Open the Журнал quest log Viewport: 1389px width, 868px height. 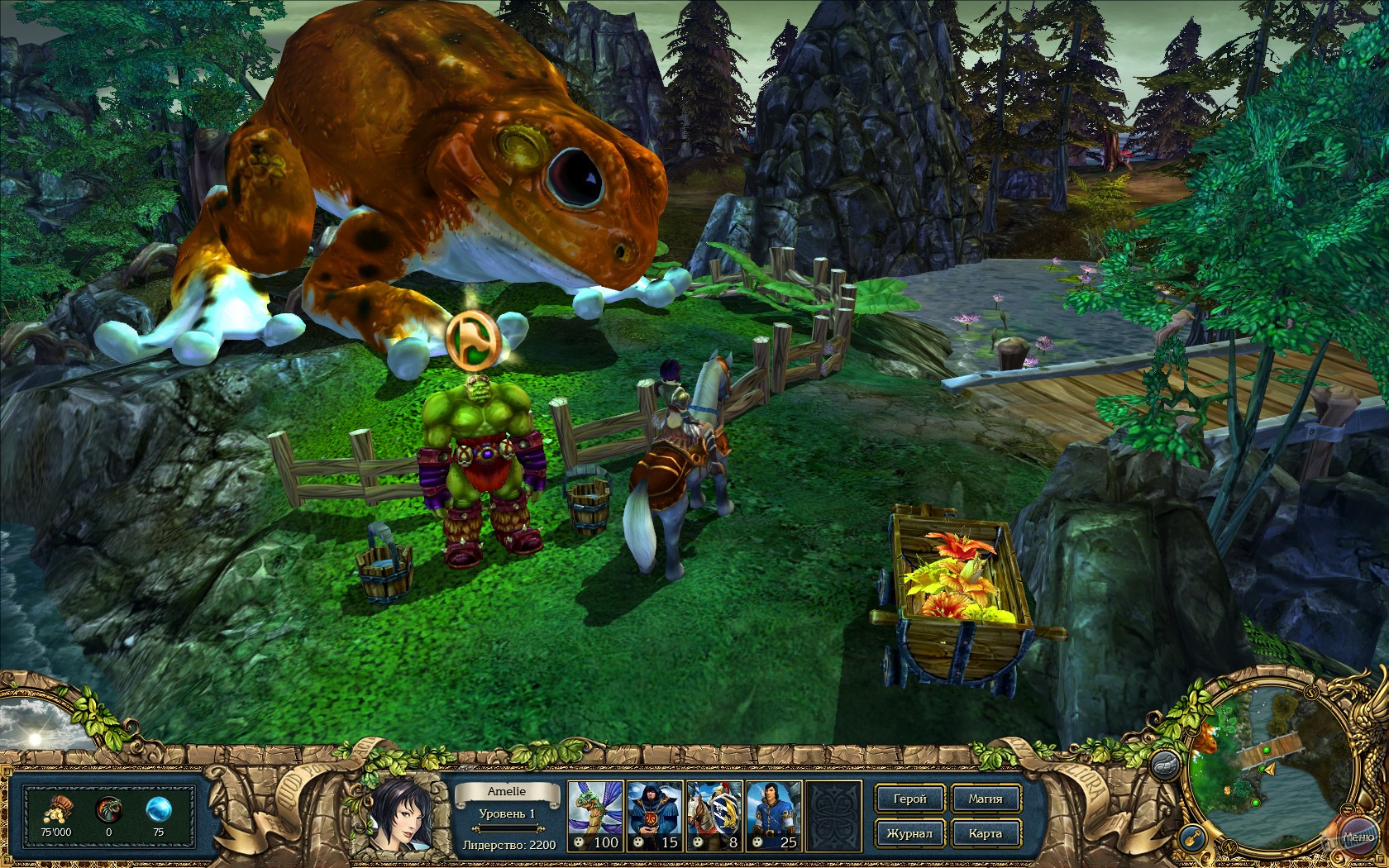(909, 833)
